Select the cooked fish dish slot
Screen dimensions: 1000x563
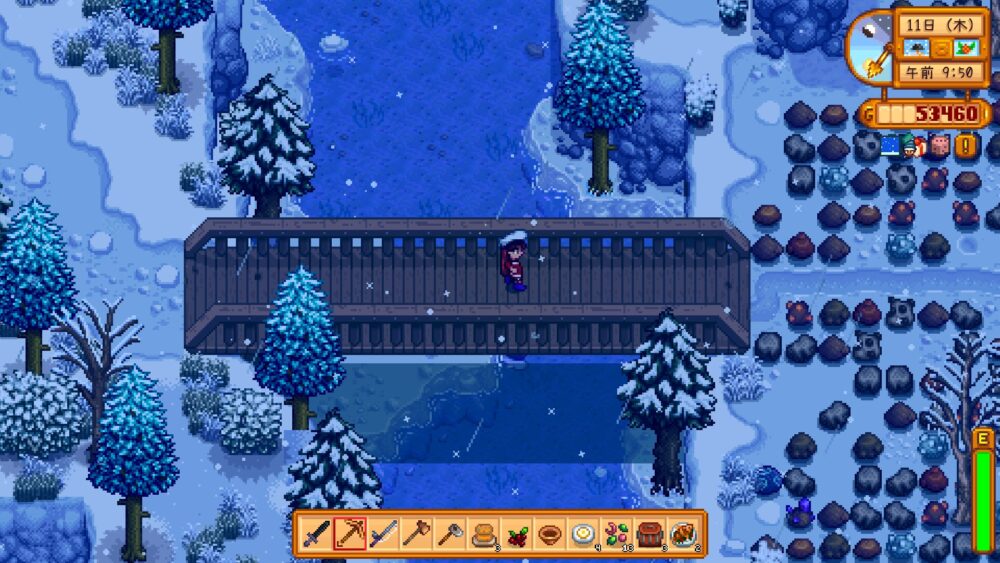tap(683, 534)
